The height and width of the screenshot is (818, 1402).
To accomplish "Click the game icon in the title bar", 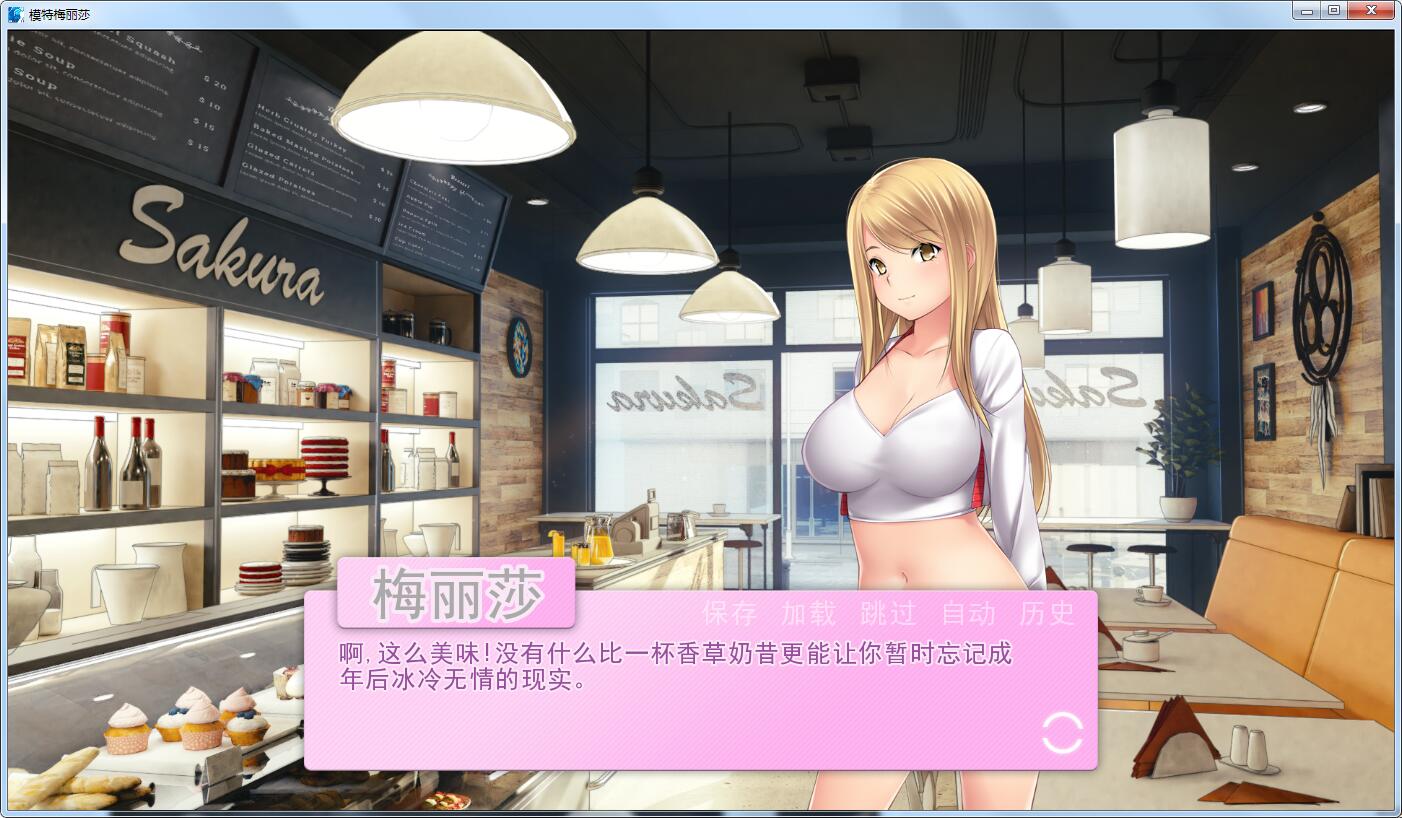I will point(14,10).
